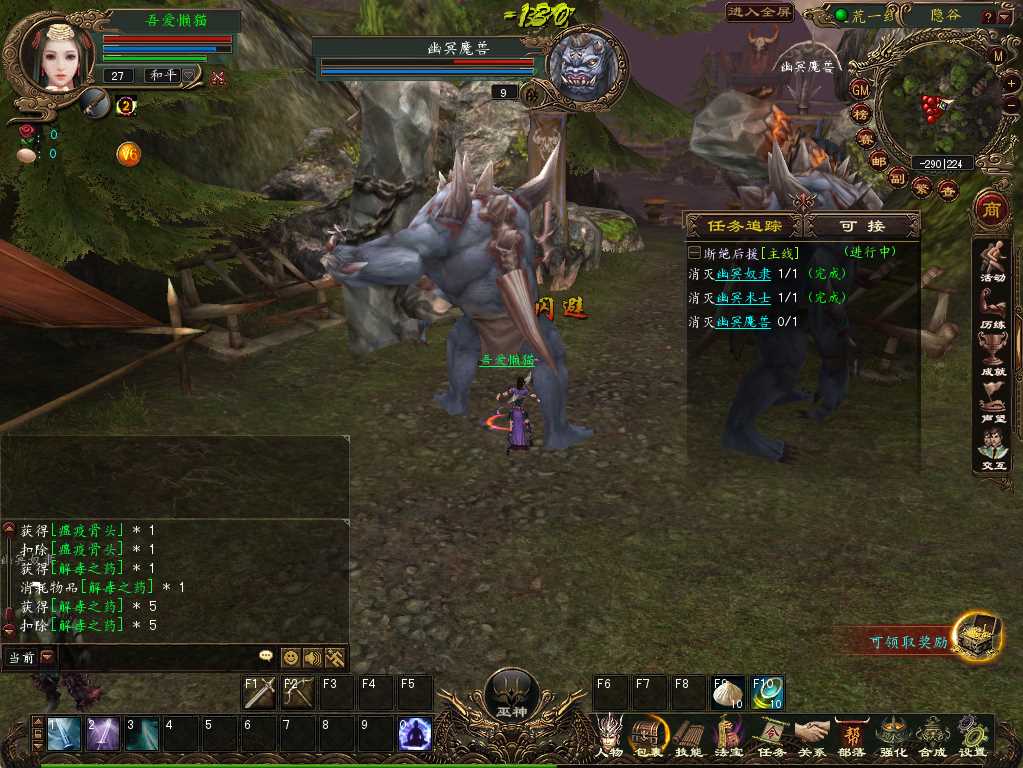
Task: Activate the meditation skill in slot 0
Action: (x=415, y=734)
